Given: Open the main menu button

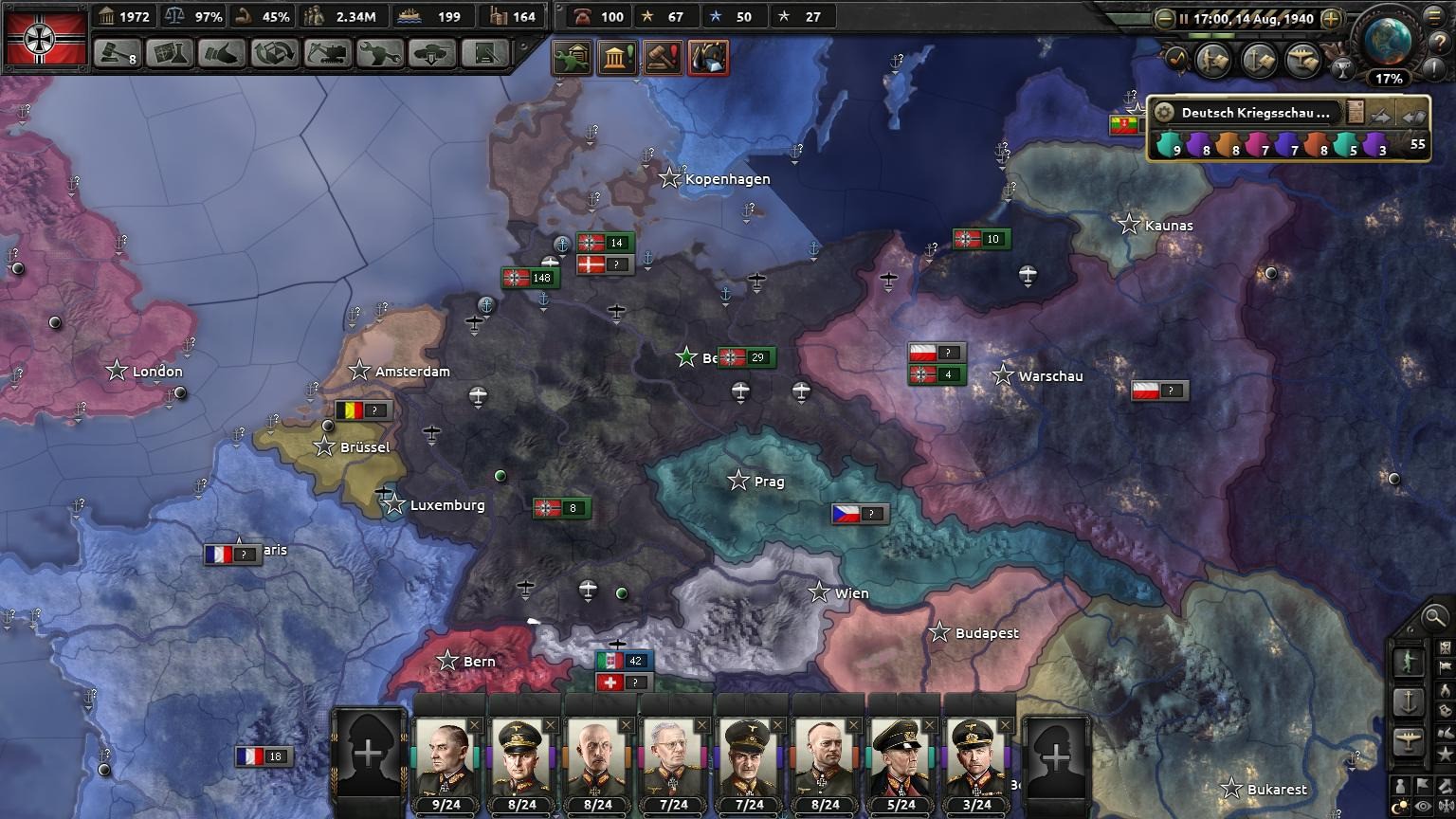Looking at the screenshot, I should 1437,16.
